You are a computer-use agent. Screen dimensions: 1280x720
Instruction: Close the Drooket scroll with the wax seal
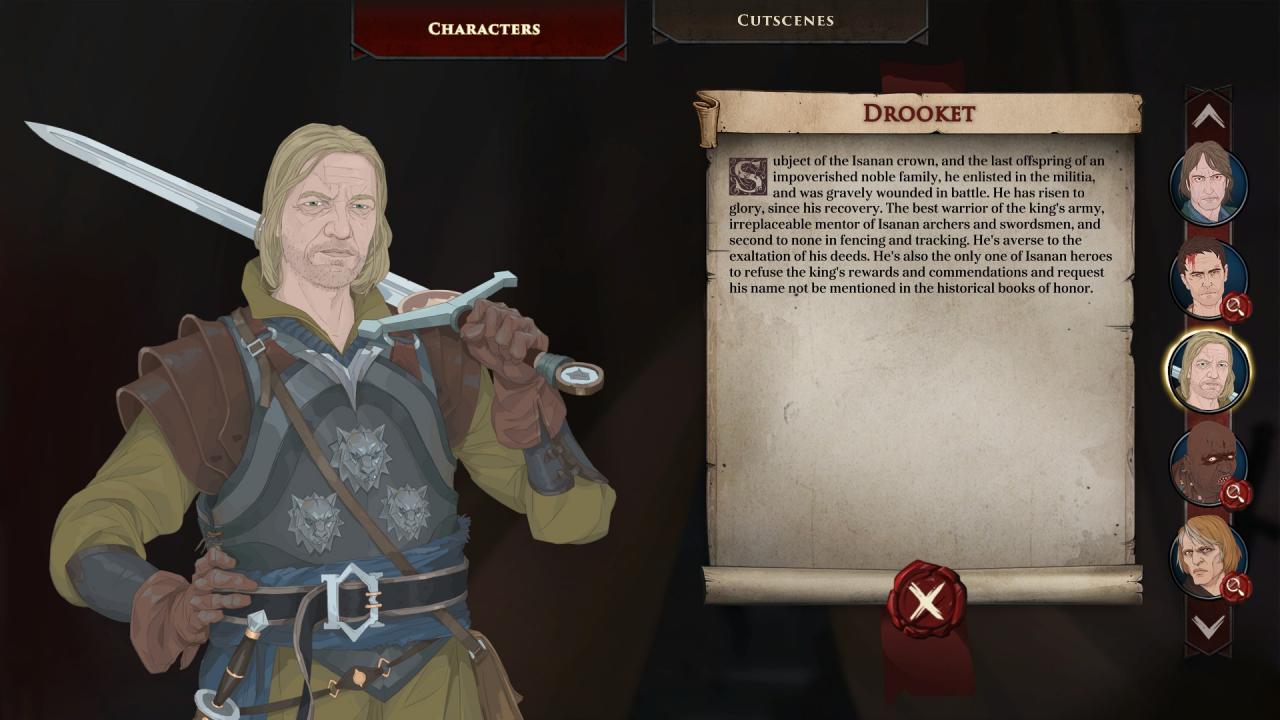(x=926, y=600)
